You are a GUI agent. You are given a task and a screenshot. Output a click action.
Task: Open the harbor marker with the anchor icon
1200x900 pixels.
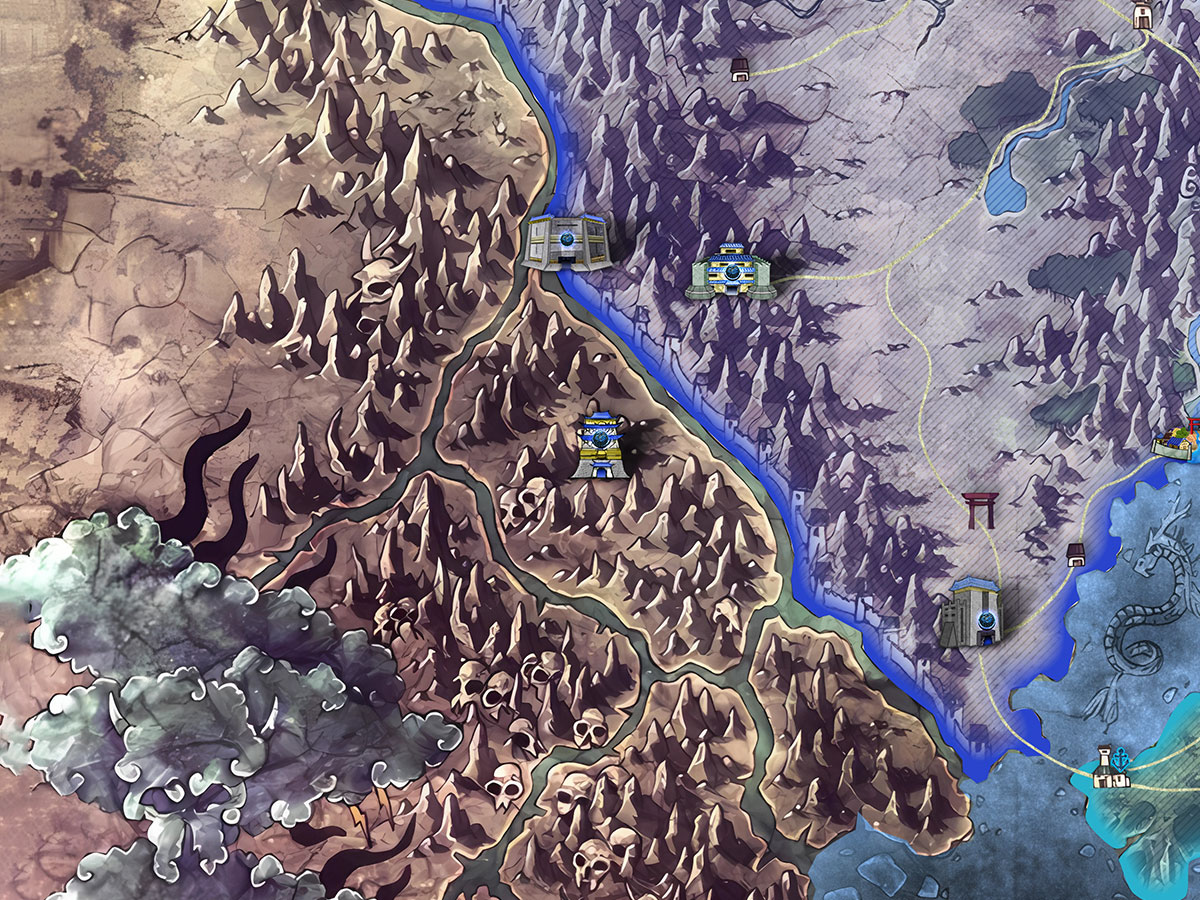point(1111,767)
